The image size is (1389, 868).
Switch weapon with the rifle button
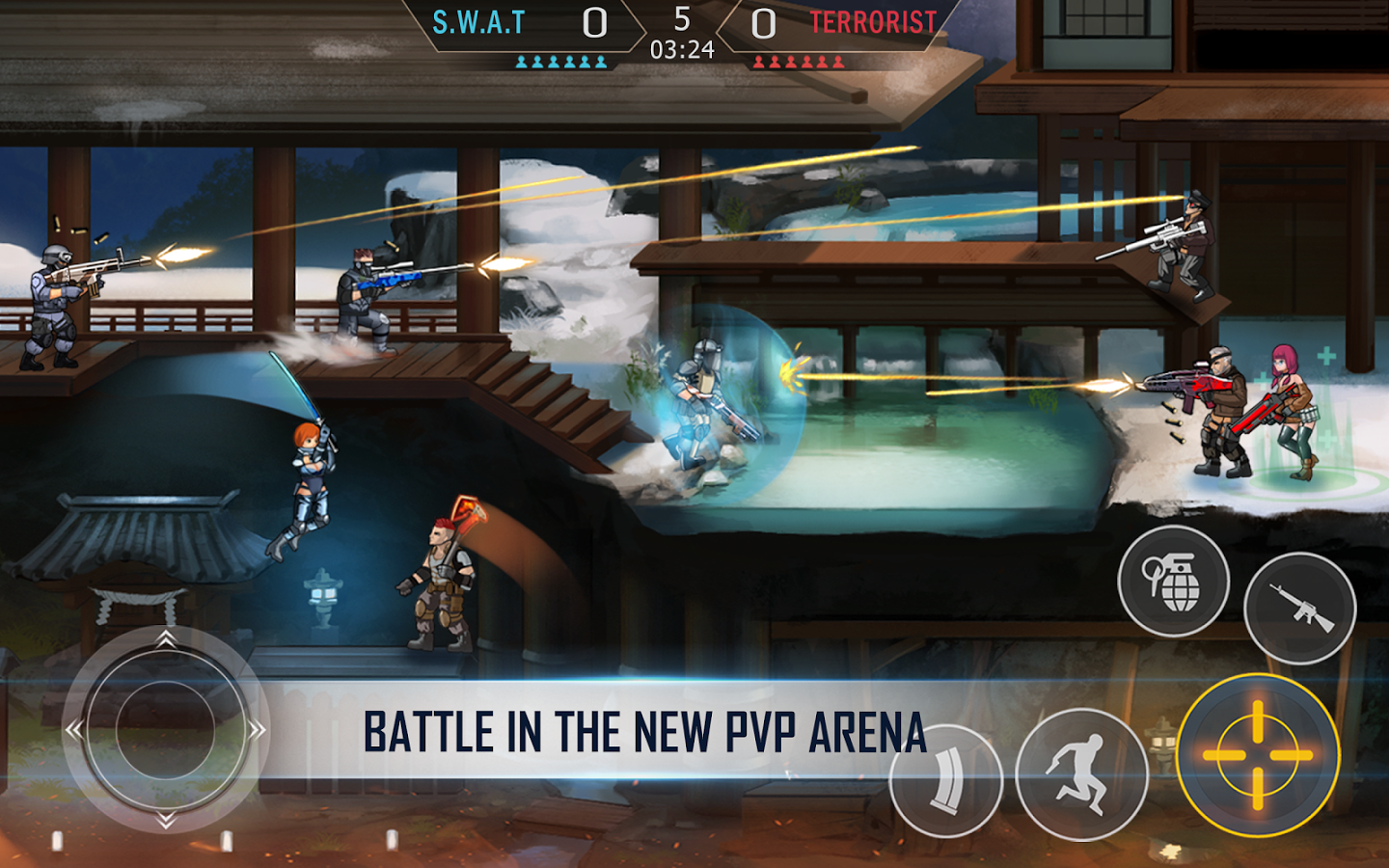(x=1299, y=608)
